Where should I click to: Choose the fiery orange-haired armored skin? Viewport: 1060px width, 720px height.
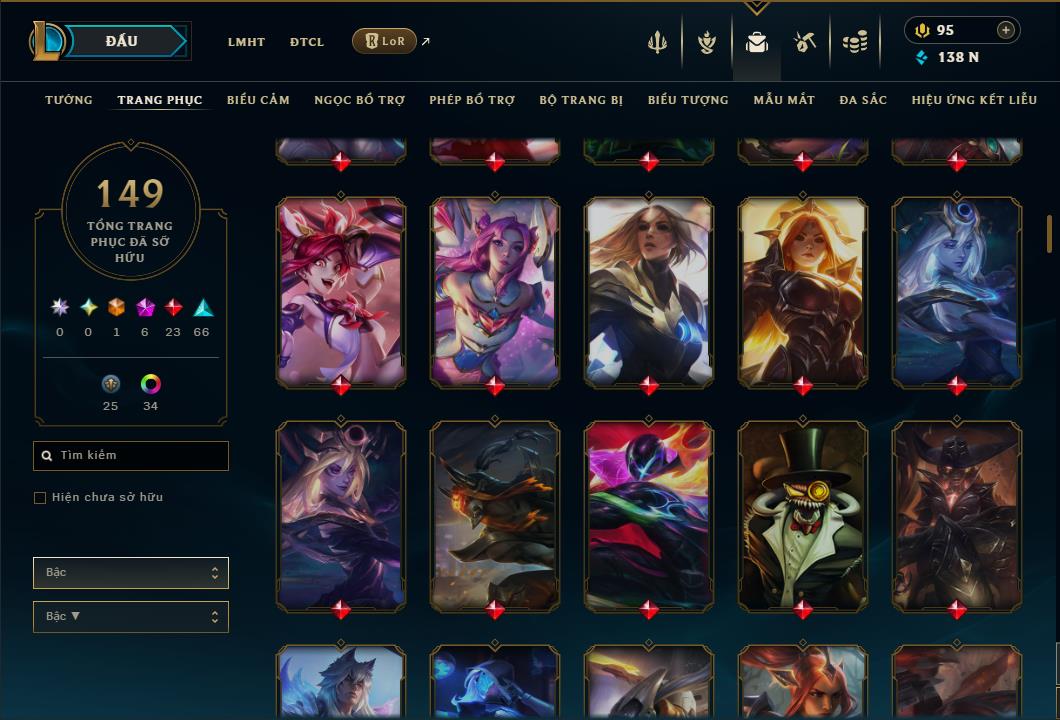click(803, 291)
